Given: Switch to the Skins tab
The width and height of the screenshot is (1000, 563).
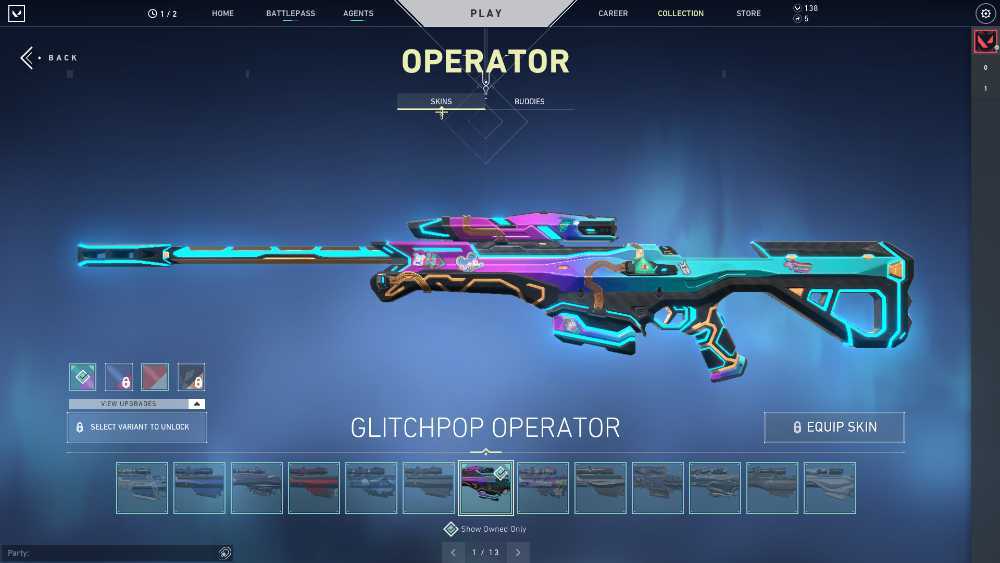Looking at the screenshot, I should click(x=441, y=101).
